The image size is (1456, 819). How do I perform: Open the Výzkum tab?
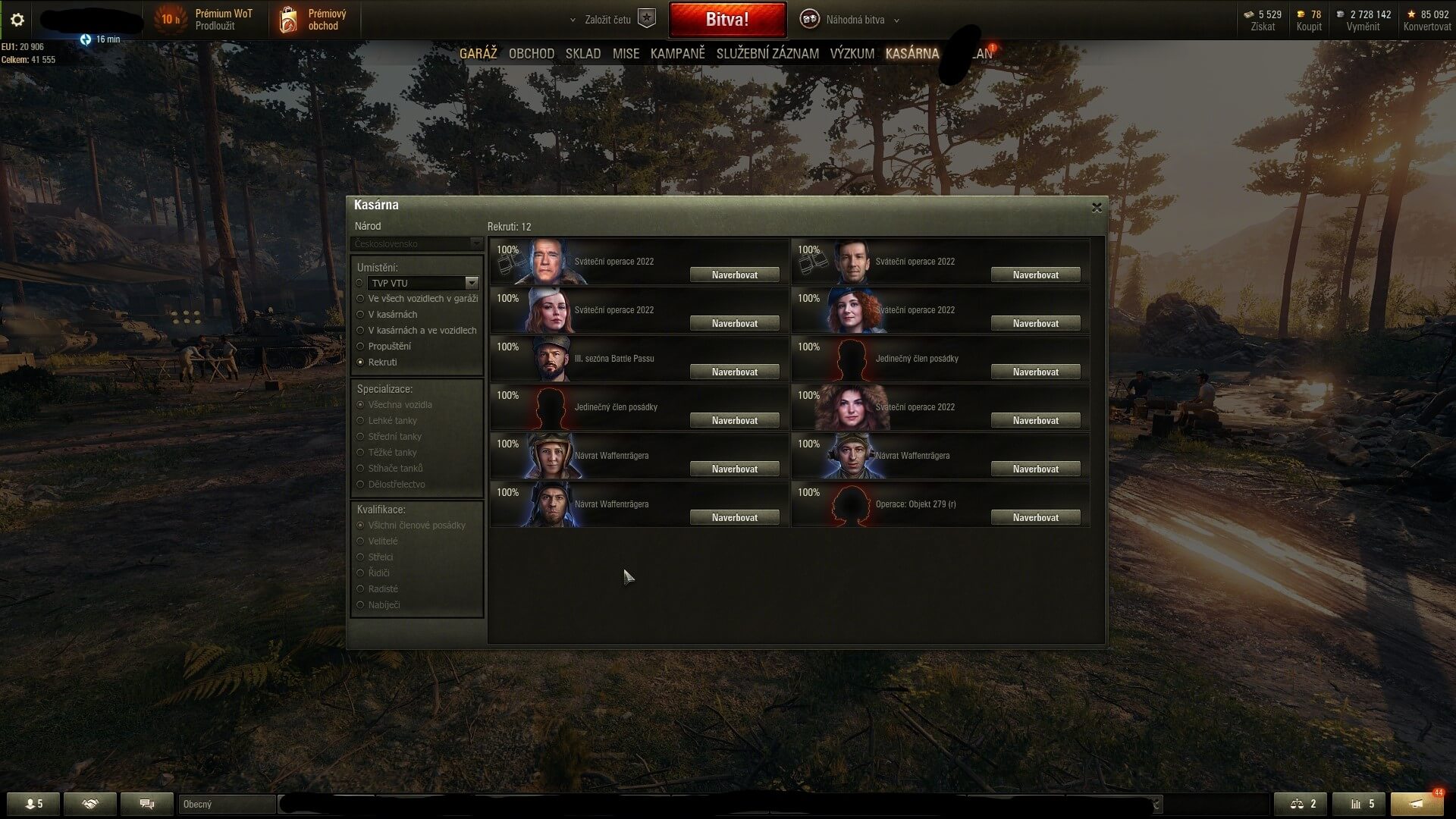pos(852,54)
